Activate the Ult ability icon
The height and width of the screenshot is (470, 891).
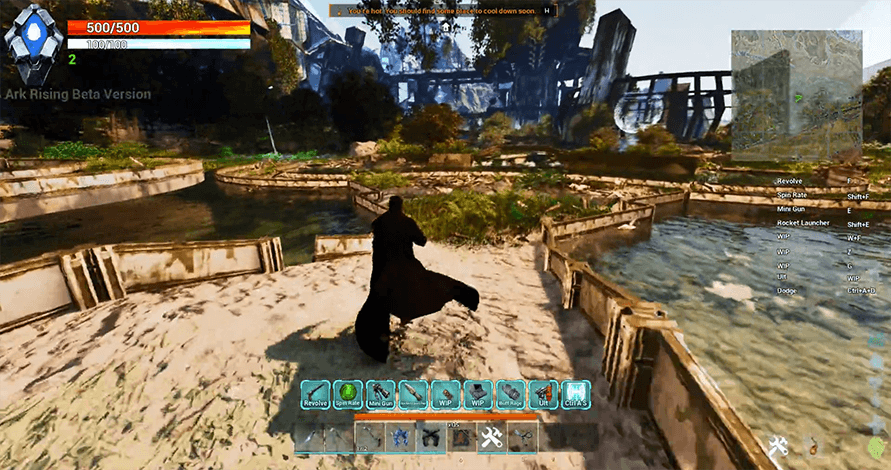click(543, 394)
